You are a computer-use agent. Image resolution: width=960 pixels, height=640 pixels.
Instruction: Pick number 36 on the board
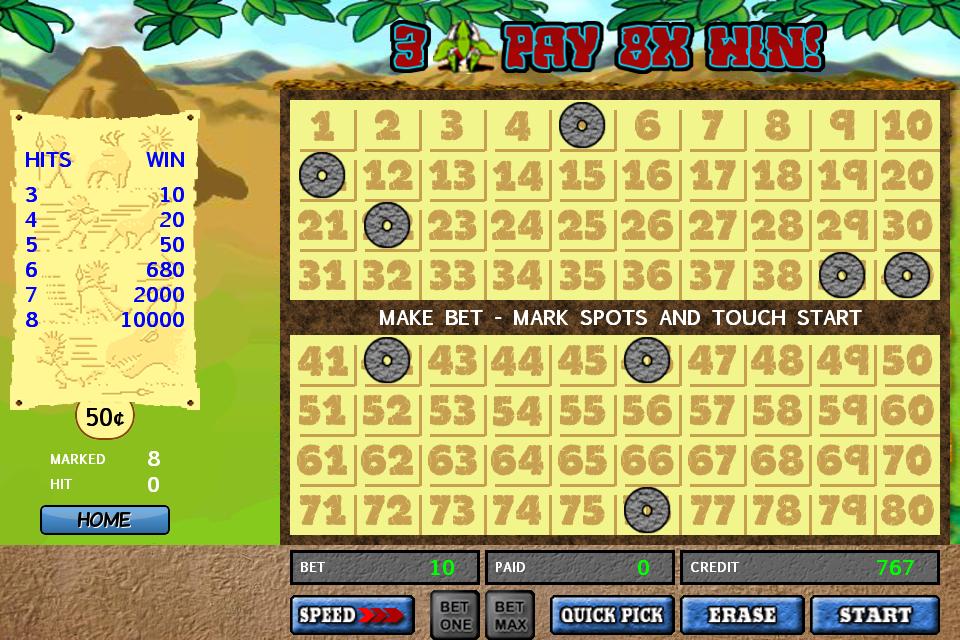(x=647, y=274)
